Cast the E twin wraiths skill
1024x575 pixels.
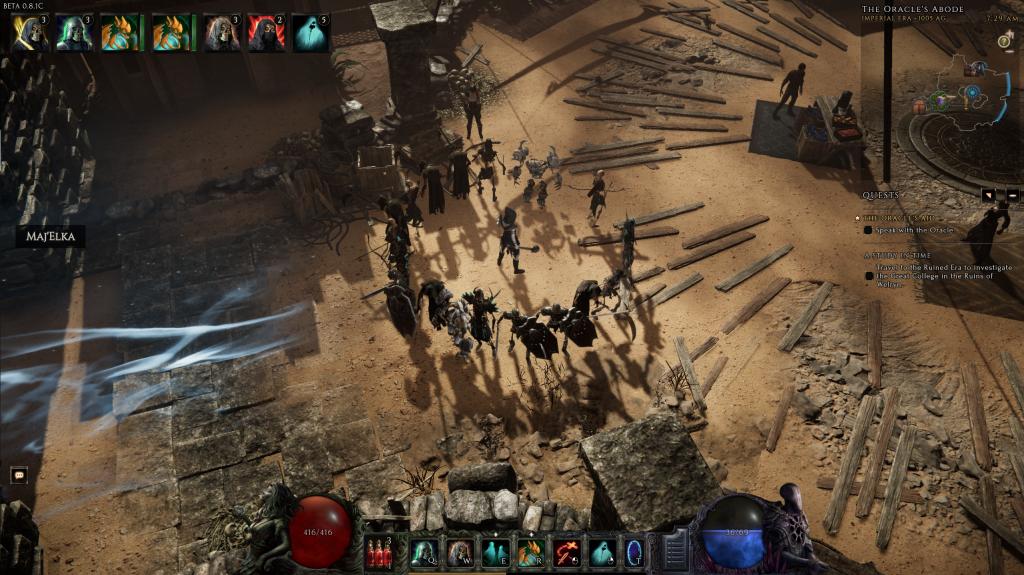[495, 552]
